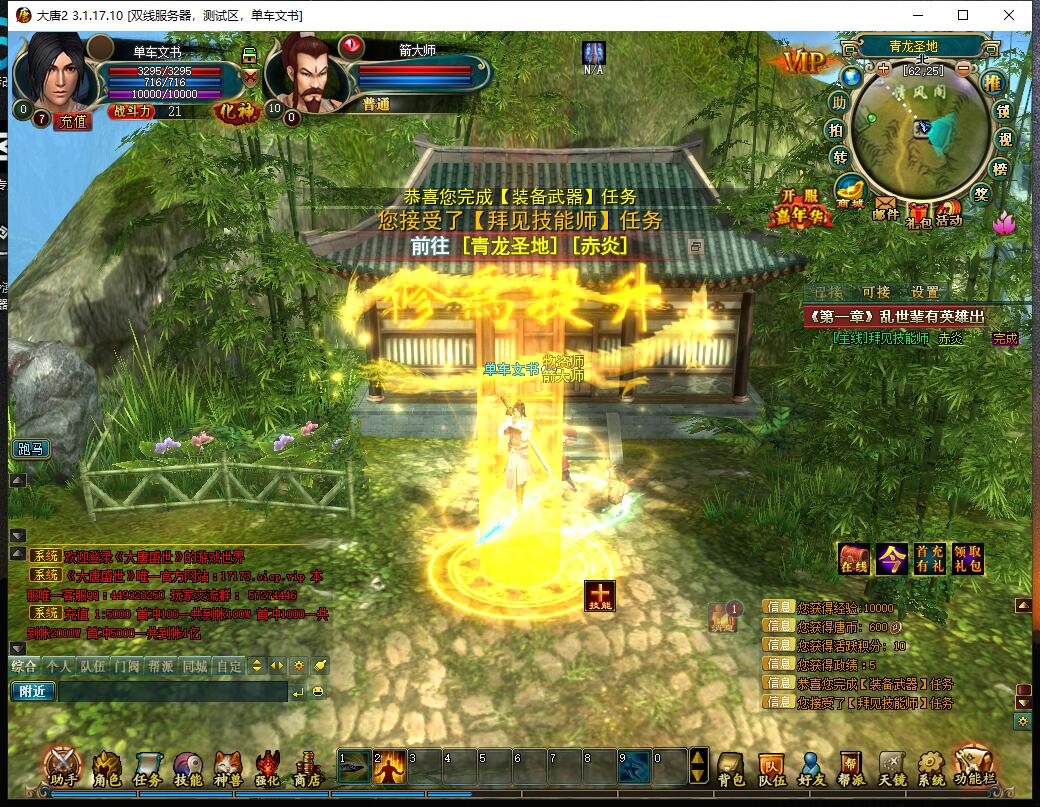This screenshot has width=1040, height=807.
Task: Open the 领取礼包 gift claim icon
Action: (x=967, y=559)
